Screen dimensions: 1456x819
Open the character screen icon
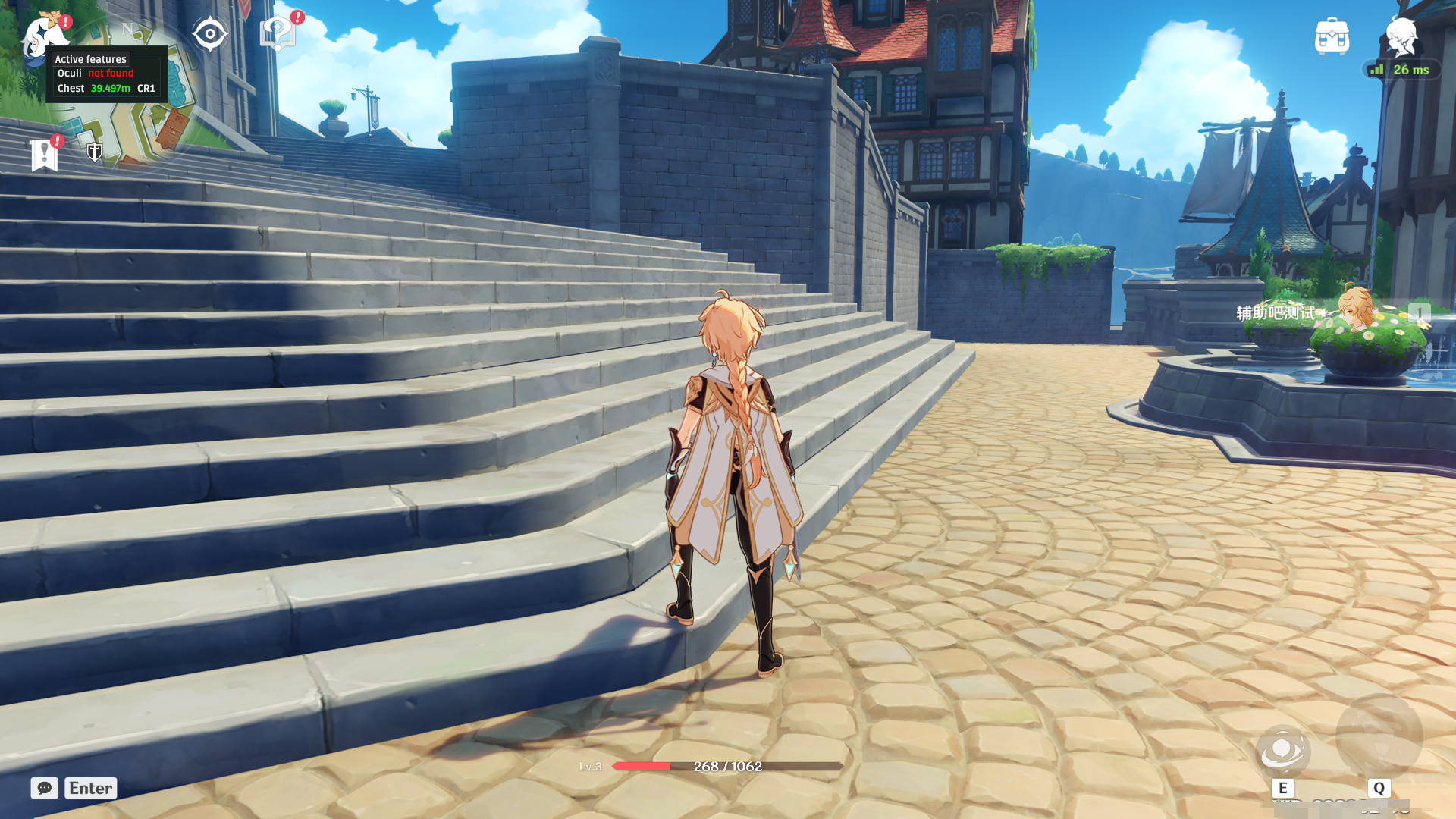click(1401, 36)
